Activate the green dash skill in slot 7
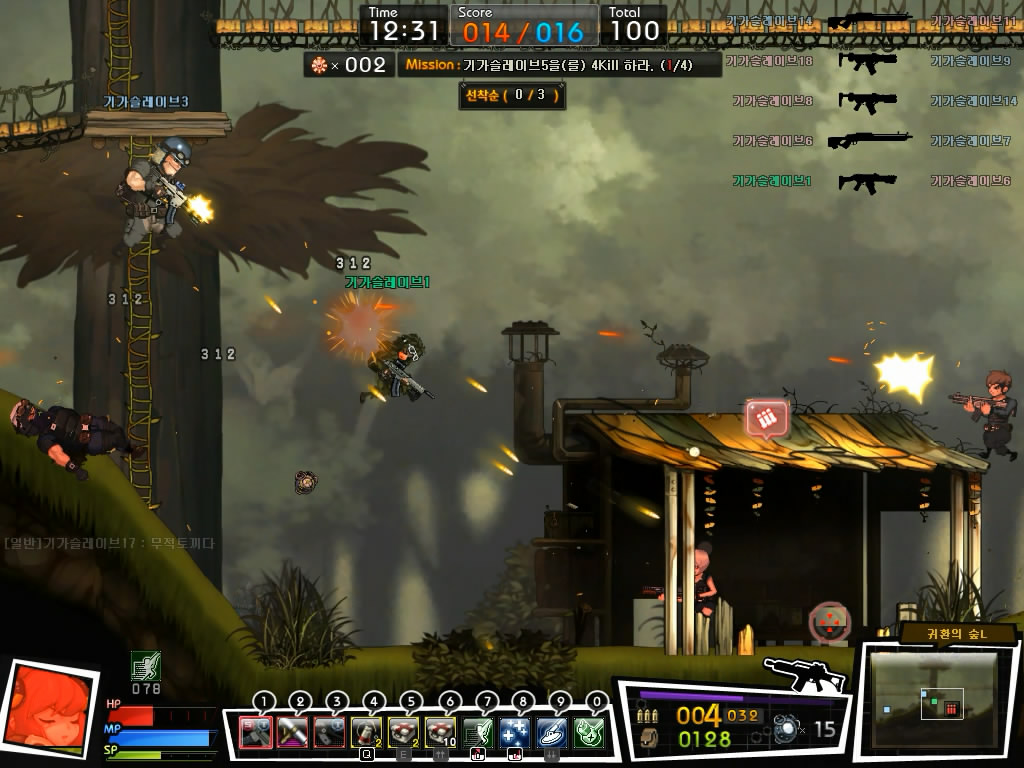 [x=478, y=733]
